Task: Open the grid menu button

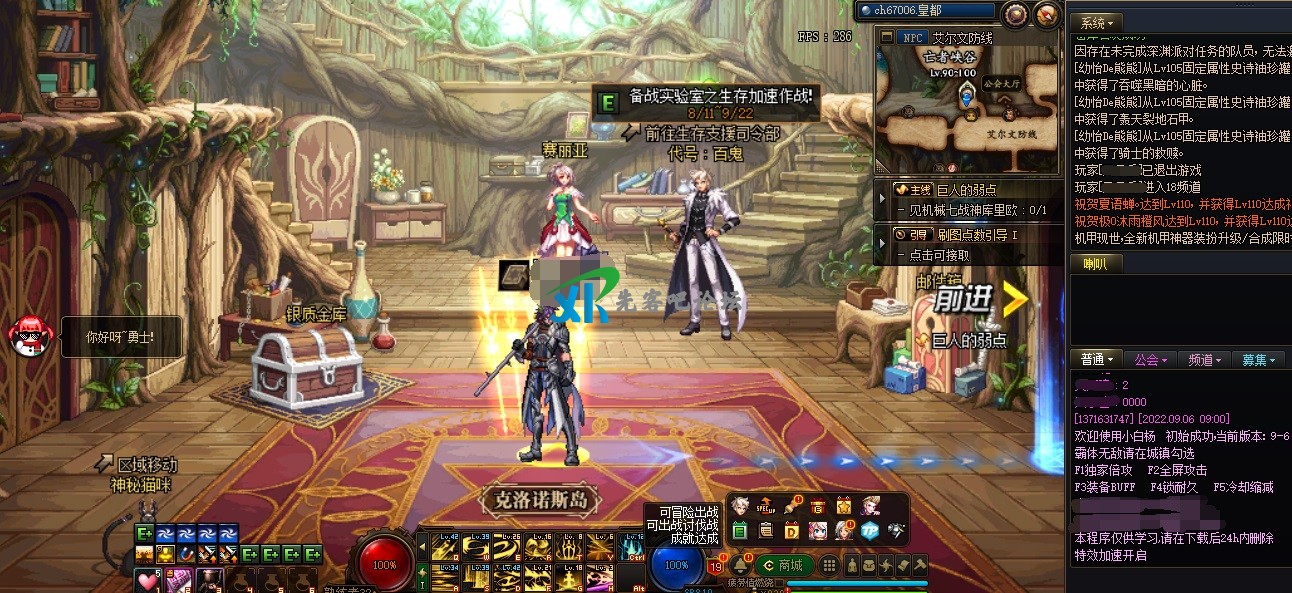Action: click(829, 566)
